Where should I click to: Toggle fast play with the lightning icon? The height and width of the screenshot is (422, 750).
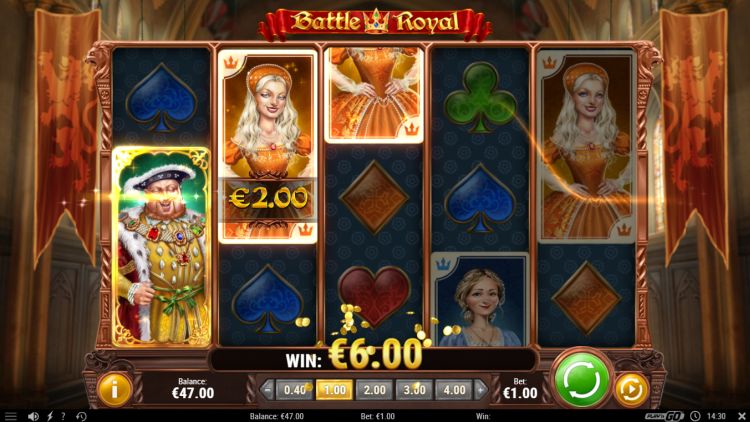pyautogui.click(x=49, y=416)
